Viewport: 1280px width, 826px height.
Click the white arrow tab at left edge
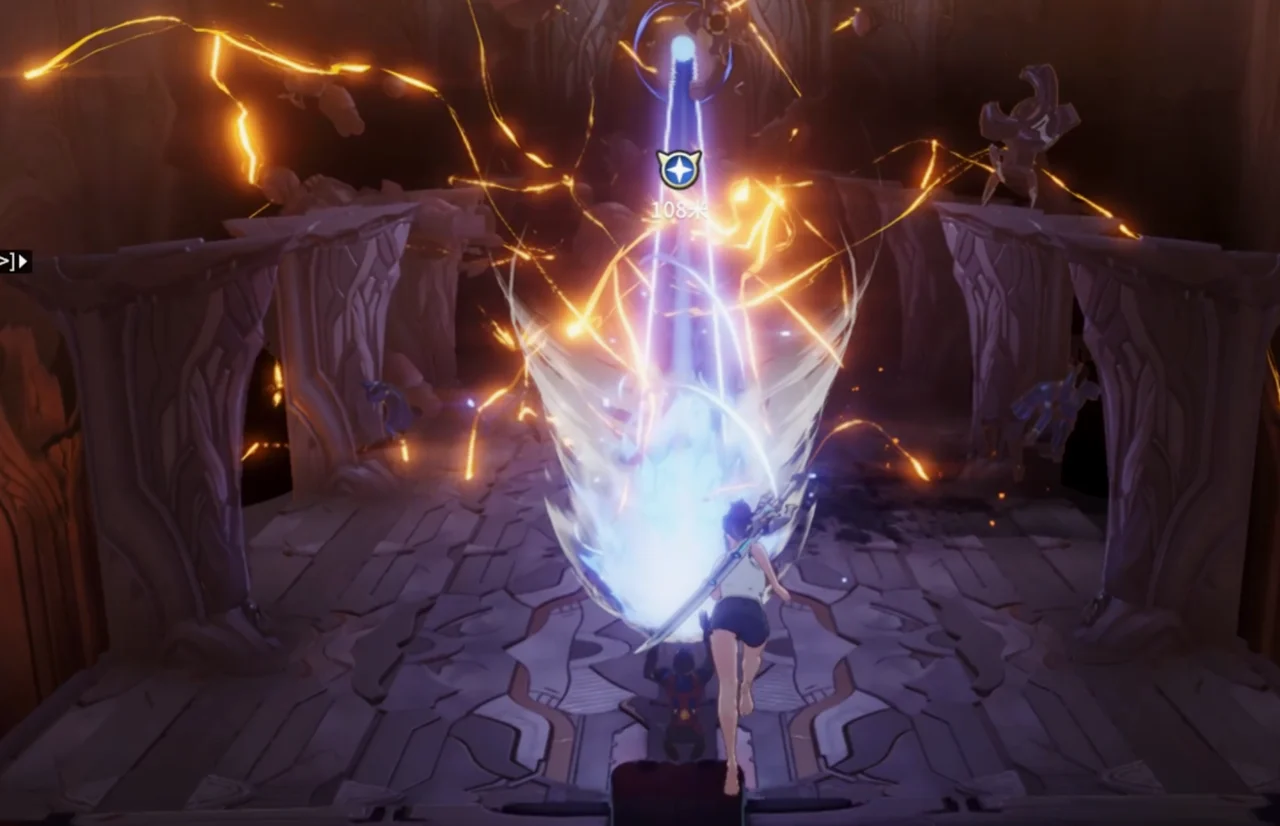click(16, 262)
